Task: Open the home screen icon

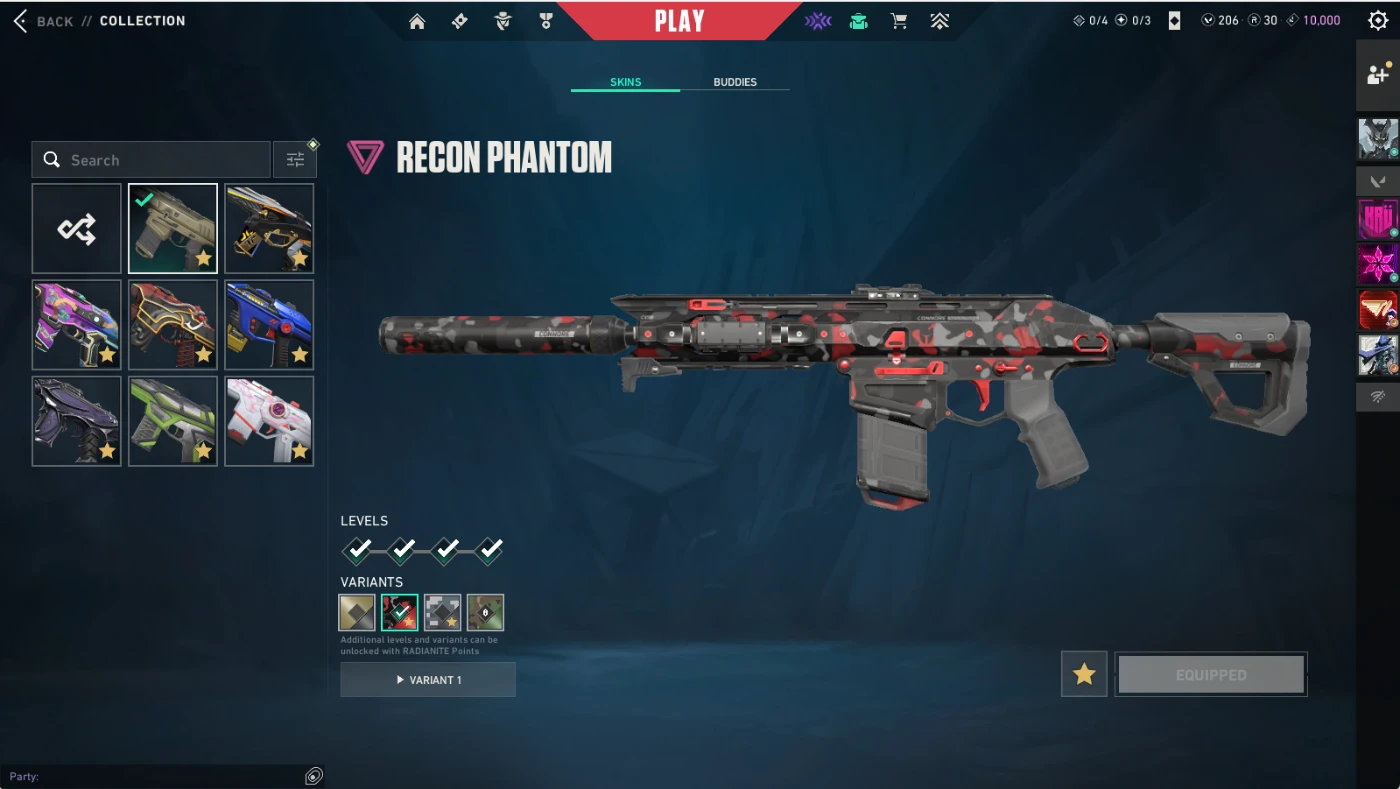Action: click(417, 21)
